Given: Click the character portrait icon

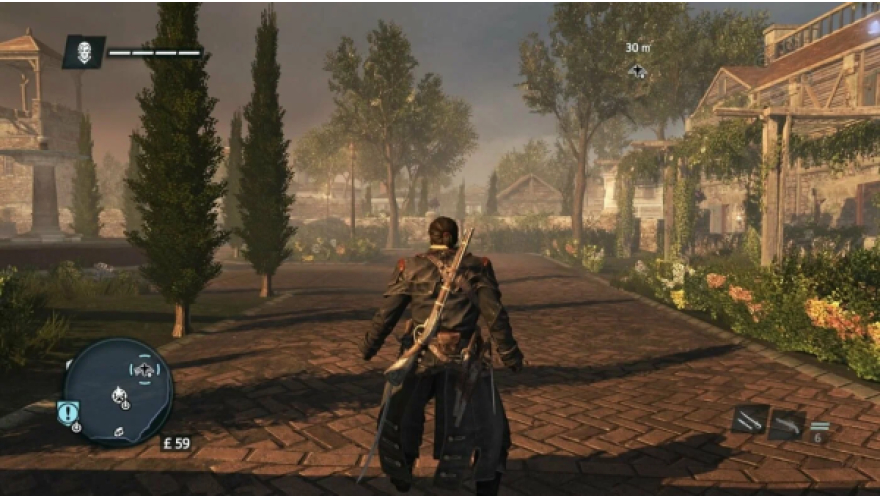Looking at the screenshot, I should click(x=84, y=51).
